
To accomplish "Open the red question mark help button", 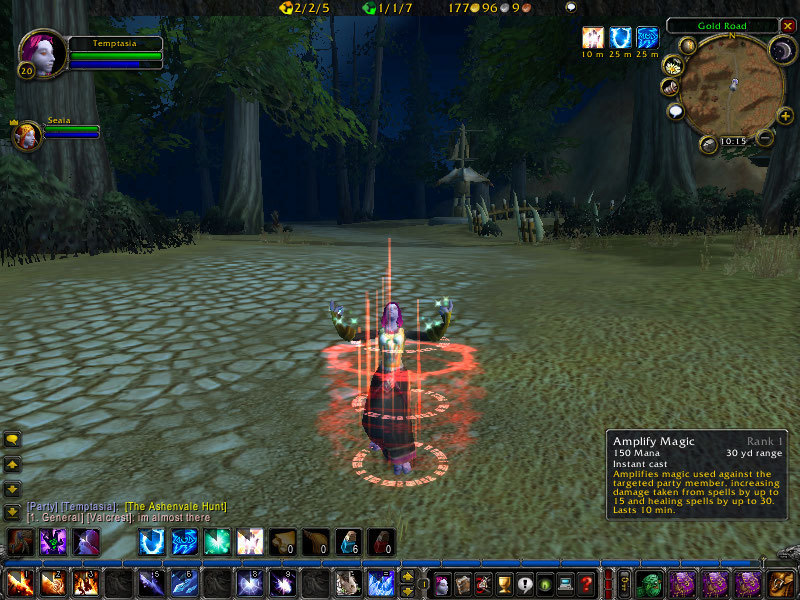I will (x=587, y=583).
